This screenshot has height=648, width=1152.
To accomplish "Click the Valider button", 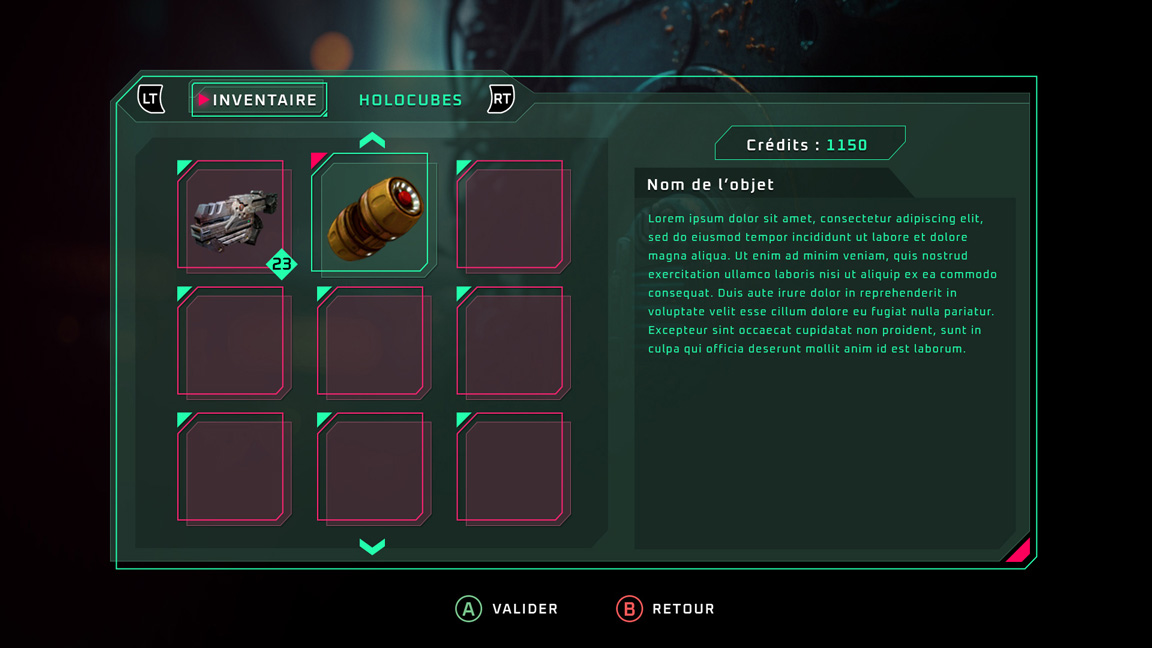I will [x=507, y=608].
